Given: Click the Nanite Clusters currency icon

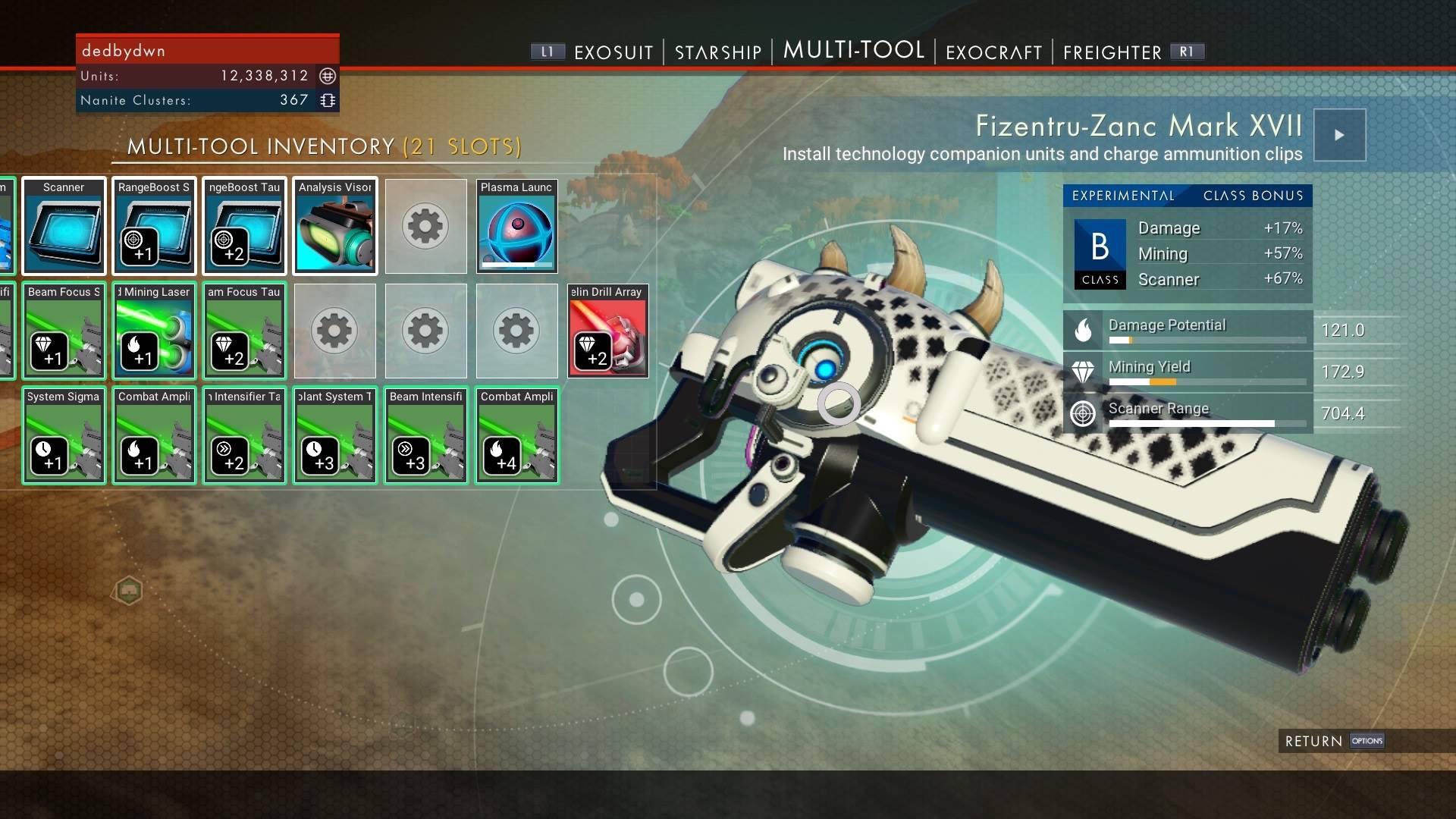Looking at the screenshot, I should [328, 99].
